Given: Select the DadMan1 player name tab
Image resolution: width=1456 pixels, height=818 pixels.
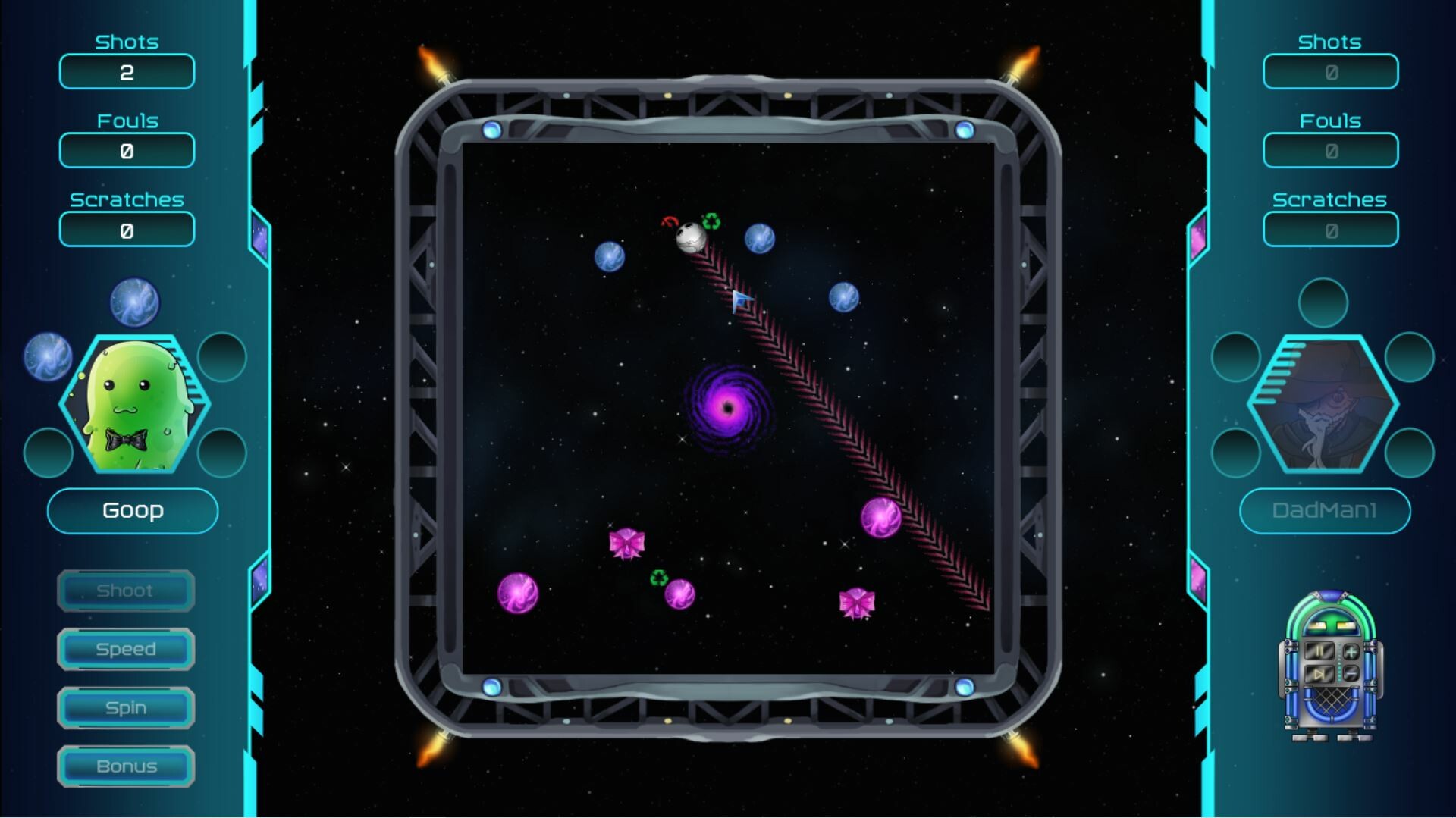Looking at the screenshot, I should point(1325,509).
